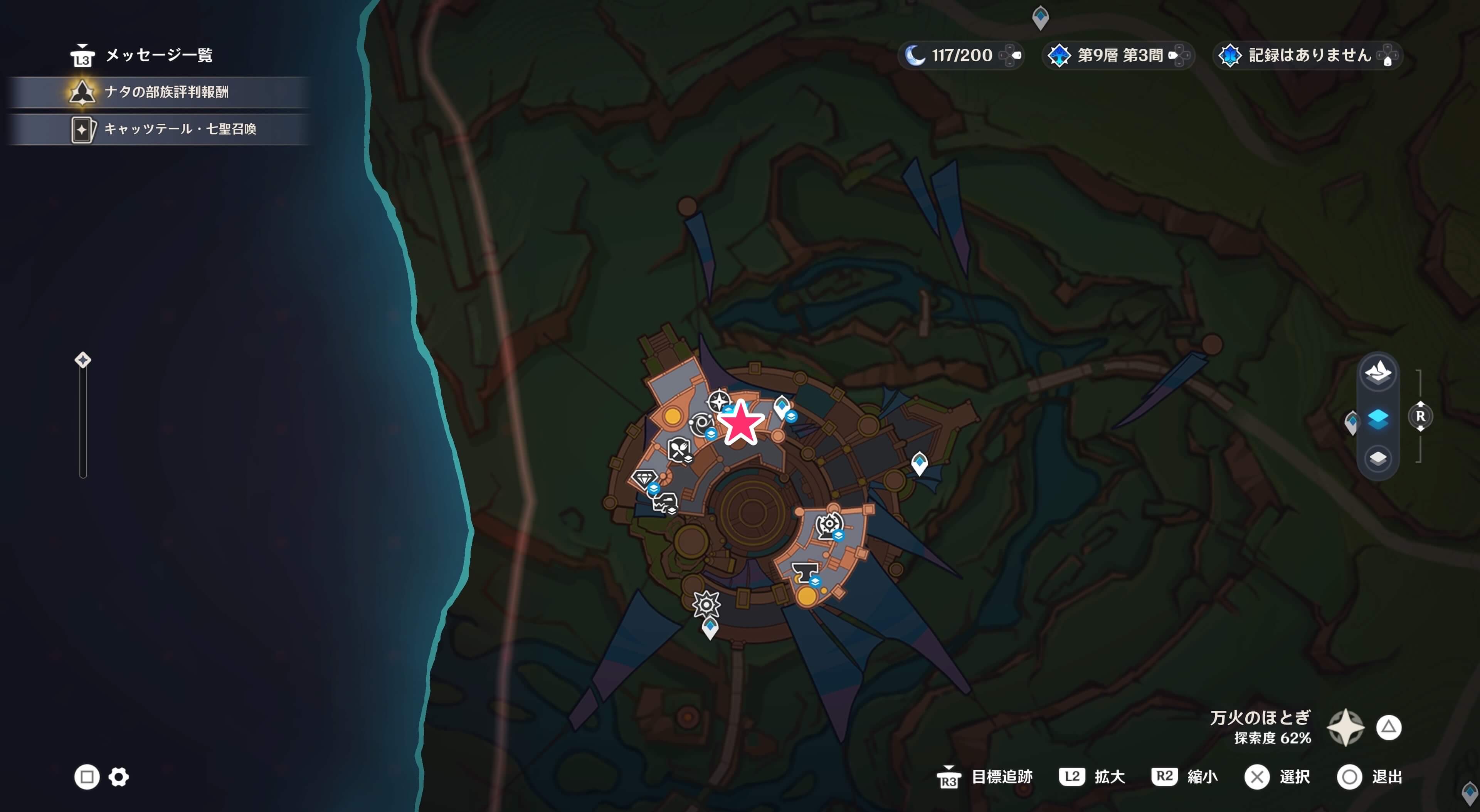Select the restaurant fork-and-spoon map marker
This screenshot has width=1480, height=812.
[678, 448]
